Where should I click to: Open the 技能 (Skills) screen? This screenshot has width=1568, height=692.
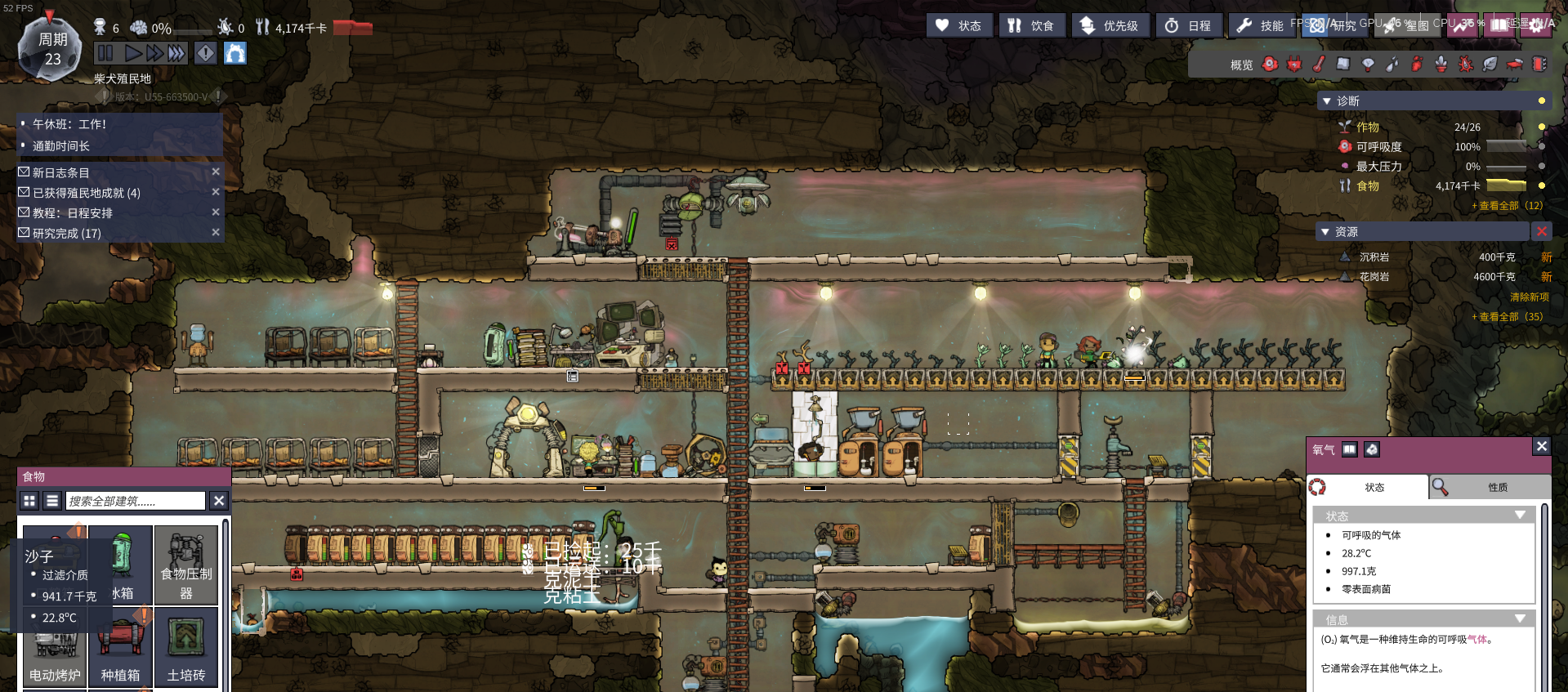coord(1261,25)
